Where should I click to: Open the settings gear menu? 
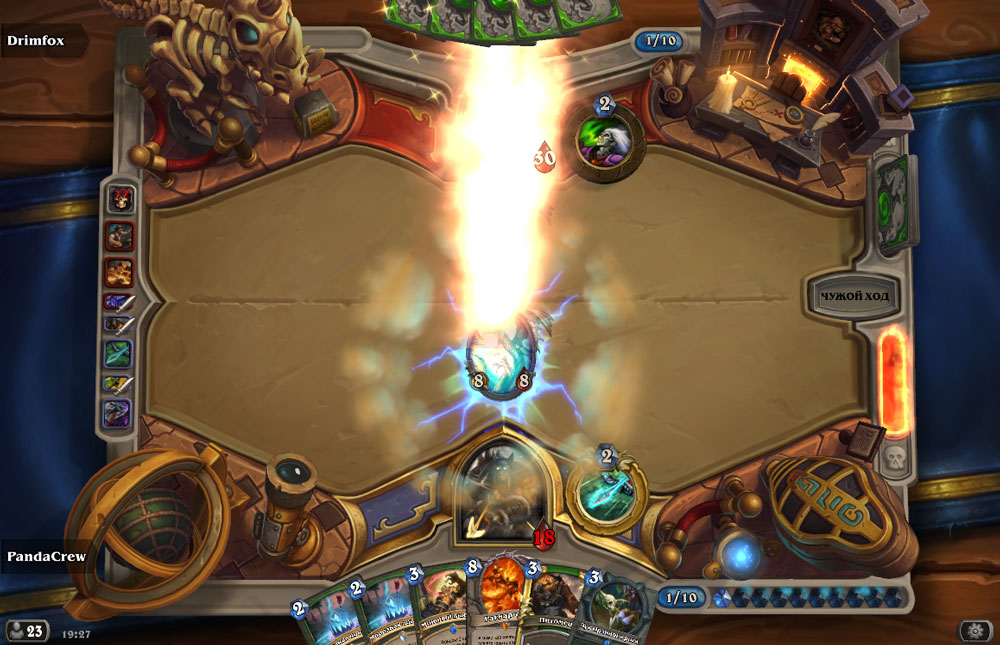[975, 630]
